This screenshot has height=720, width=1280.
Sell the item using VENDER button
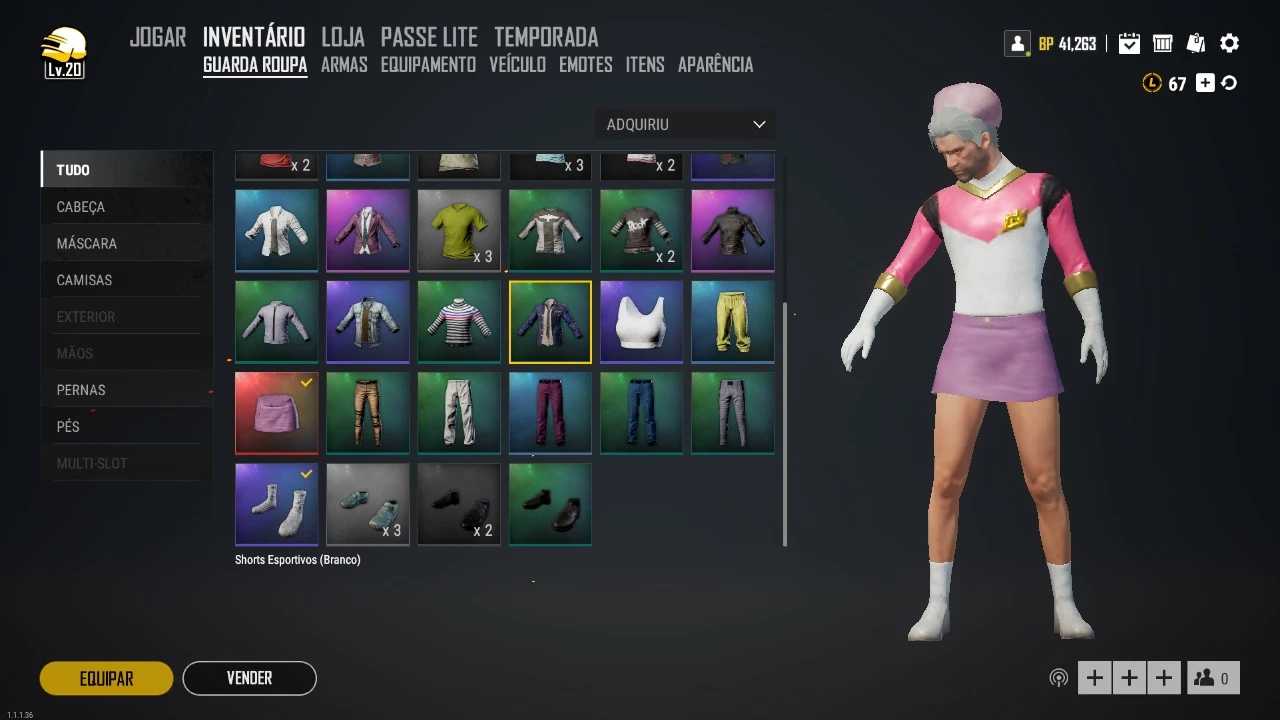pos(249,678)
